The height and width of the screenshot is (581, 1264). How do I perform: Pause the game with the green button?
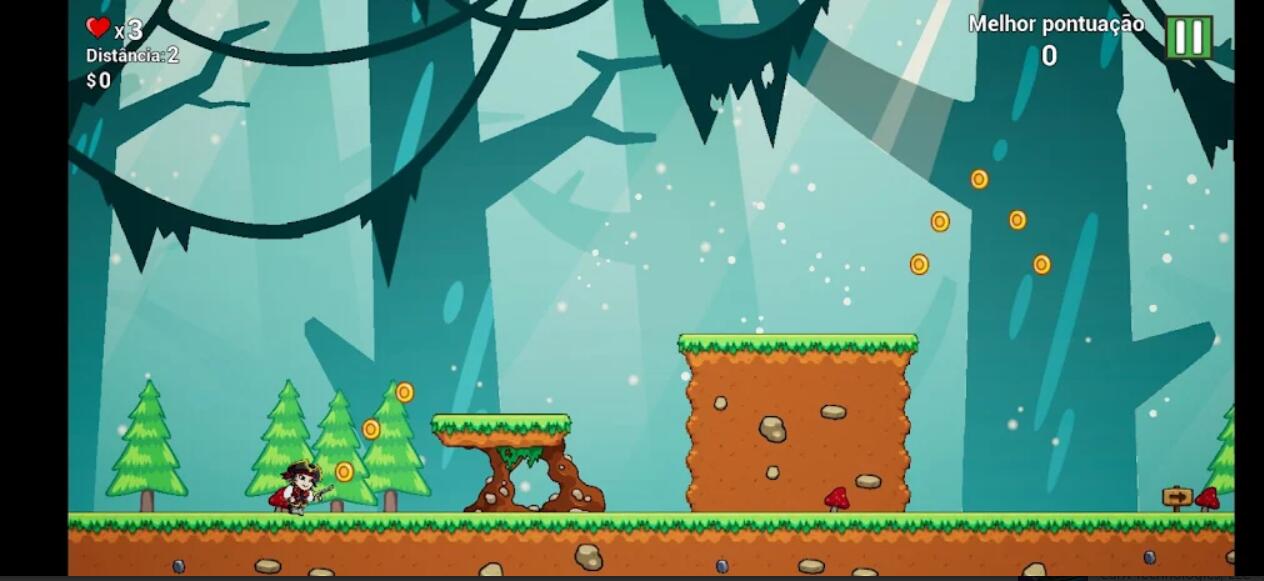[x=1189, y=38]
